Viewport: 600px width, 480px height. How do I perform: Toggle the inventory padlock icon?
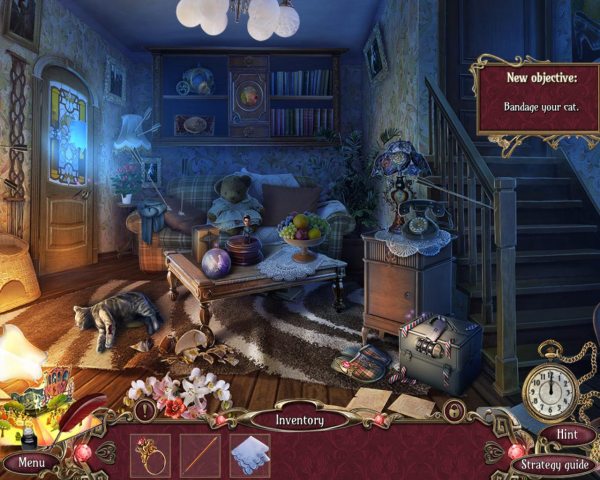[455, 410]
